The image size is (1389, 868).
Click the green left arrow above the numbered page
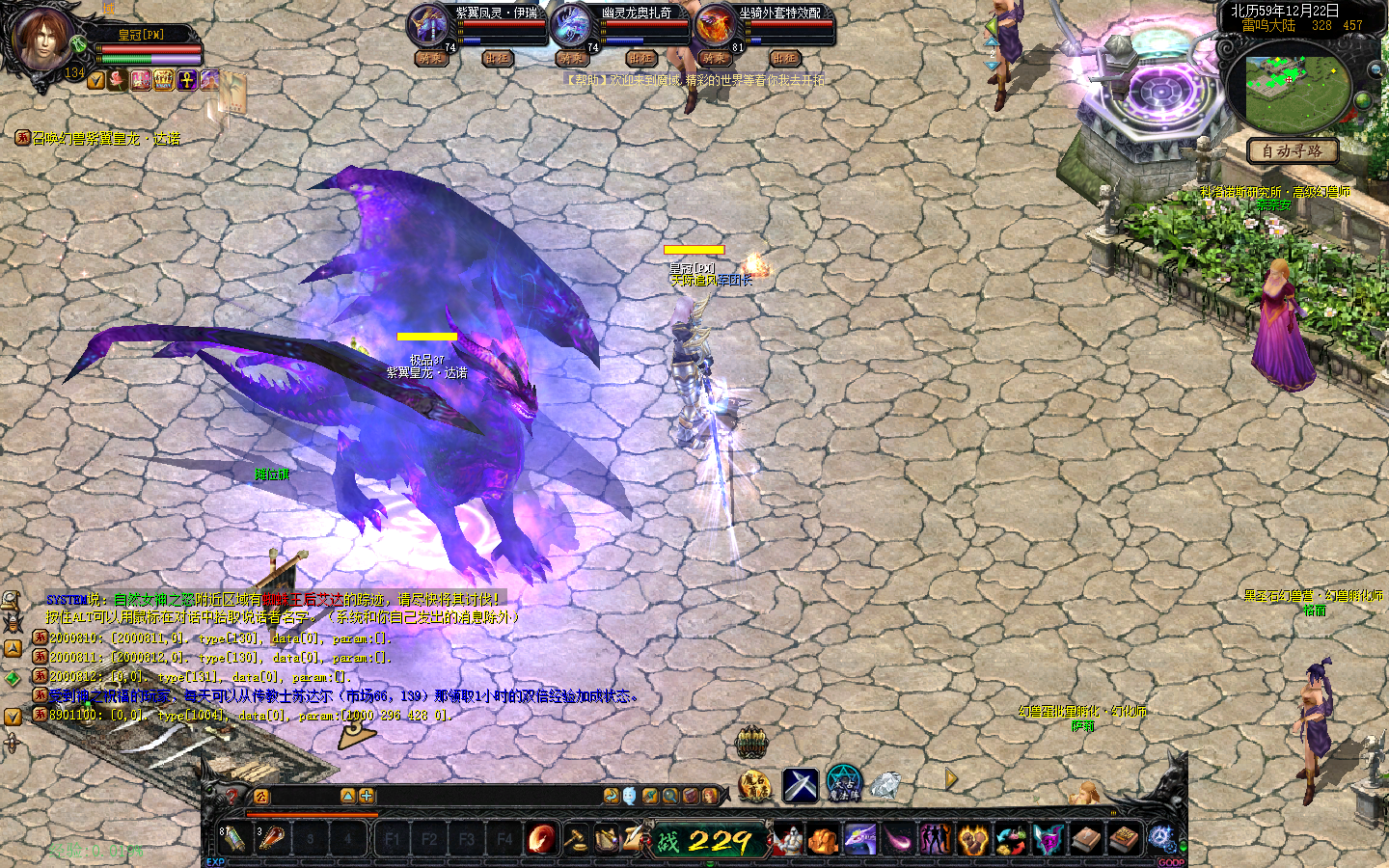992,25
